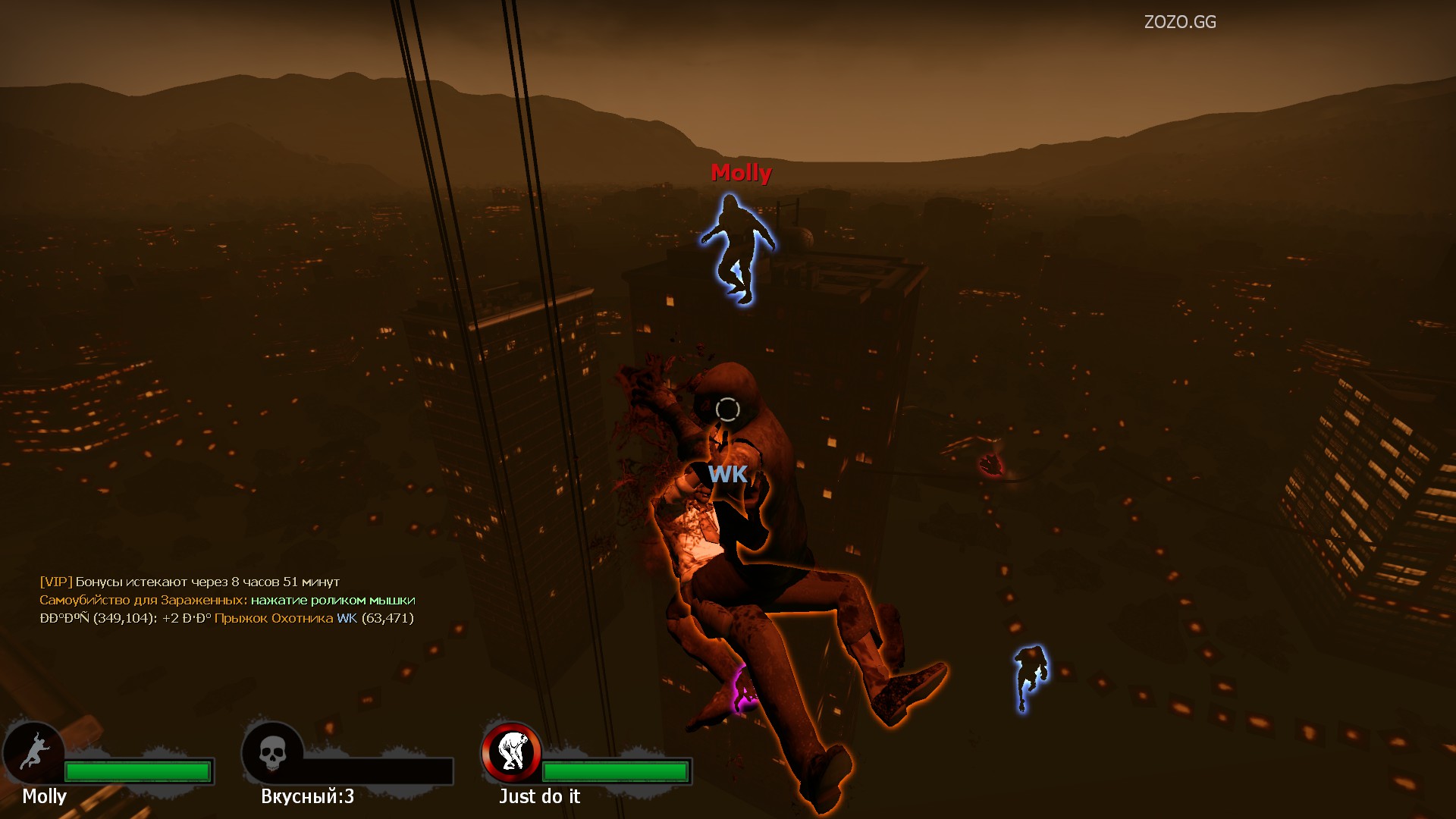Click the VIP bonus chat message

190,582
